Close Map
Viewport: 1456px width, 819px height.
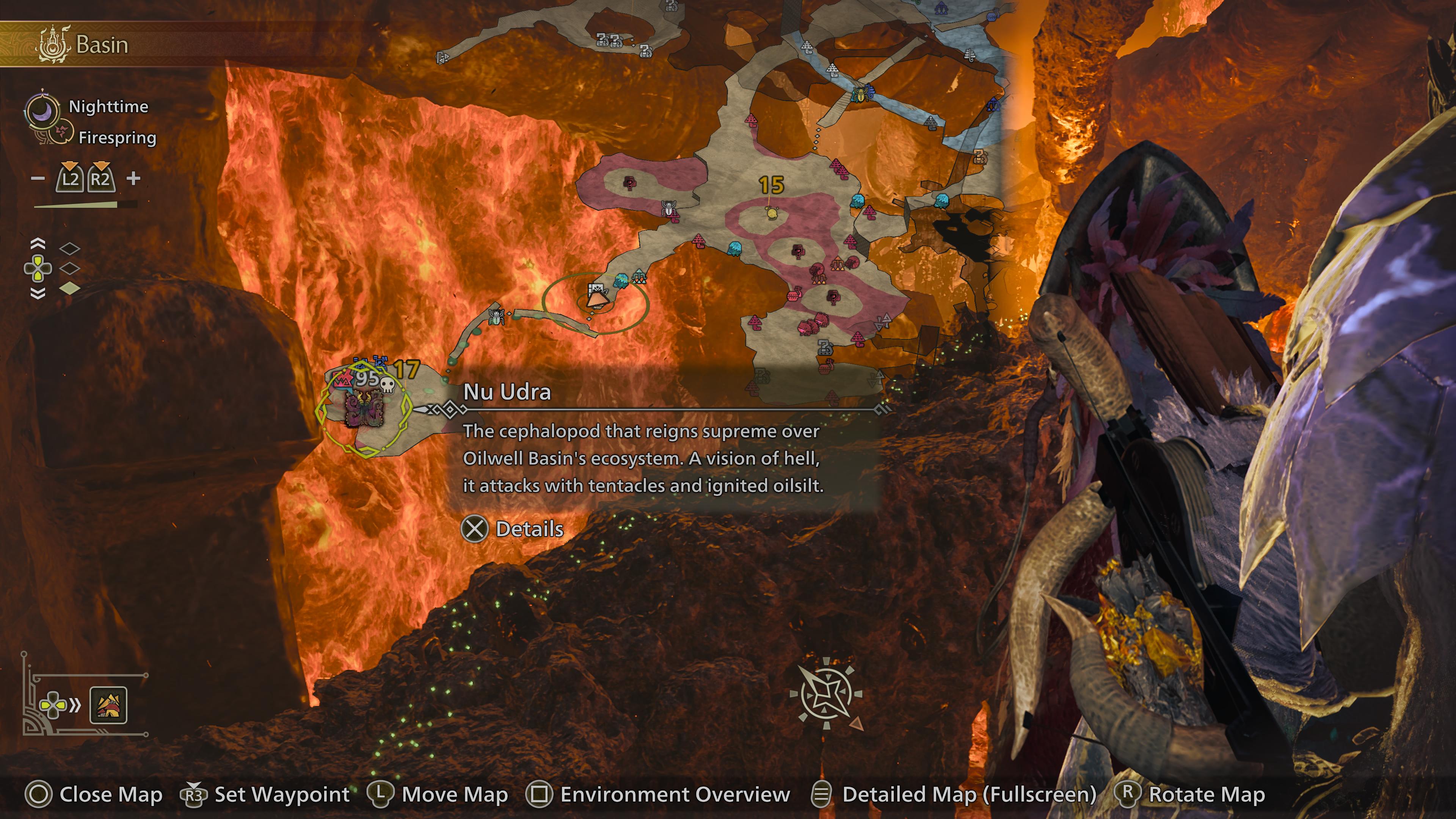(94, 794)
